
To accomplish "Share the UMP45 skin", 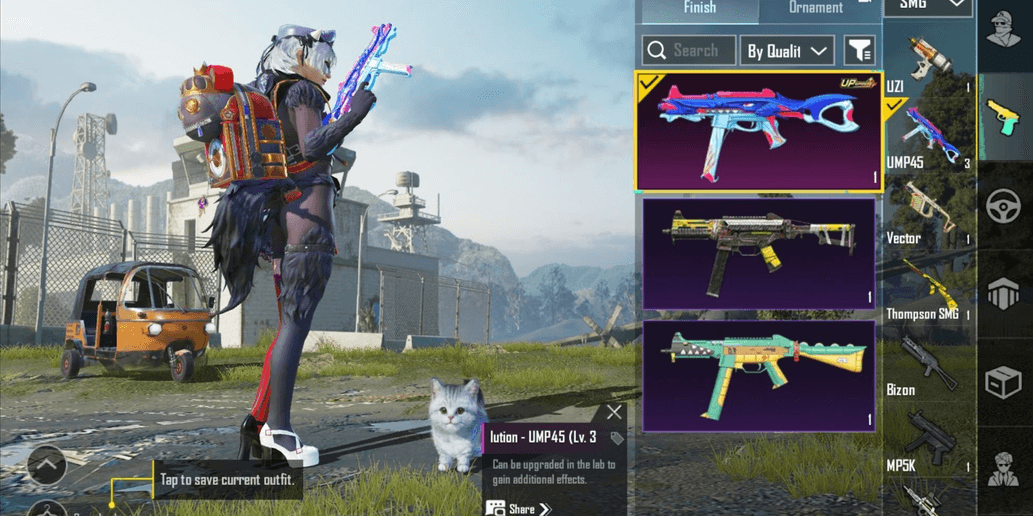I will coord(519,509).
